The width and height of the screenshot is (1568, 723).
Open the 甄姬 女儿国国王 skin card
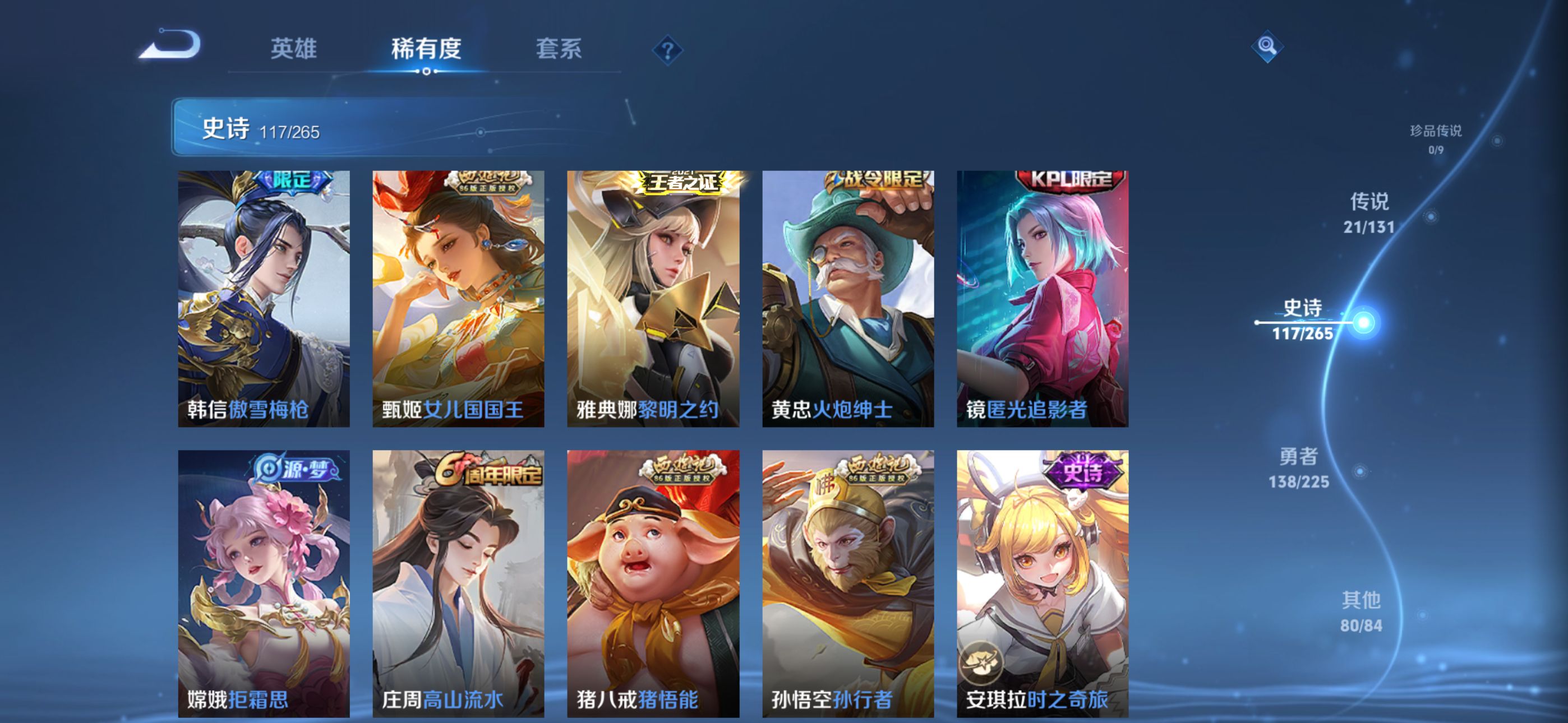458,298
